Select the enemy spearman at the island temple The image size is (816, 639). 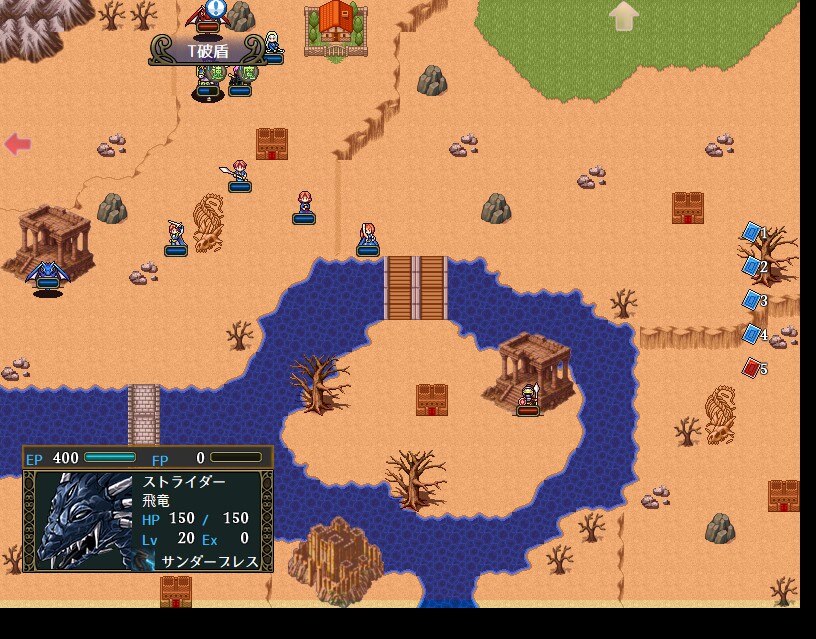[x=528, y=399]
